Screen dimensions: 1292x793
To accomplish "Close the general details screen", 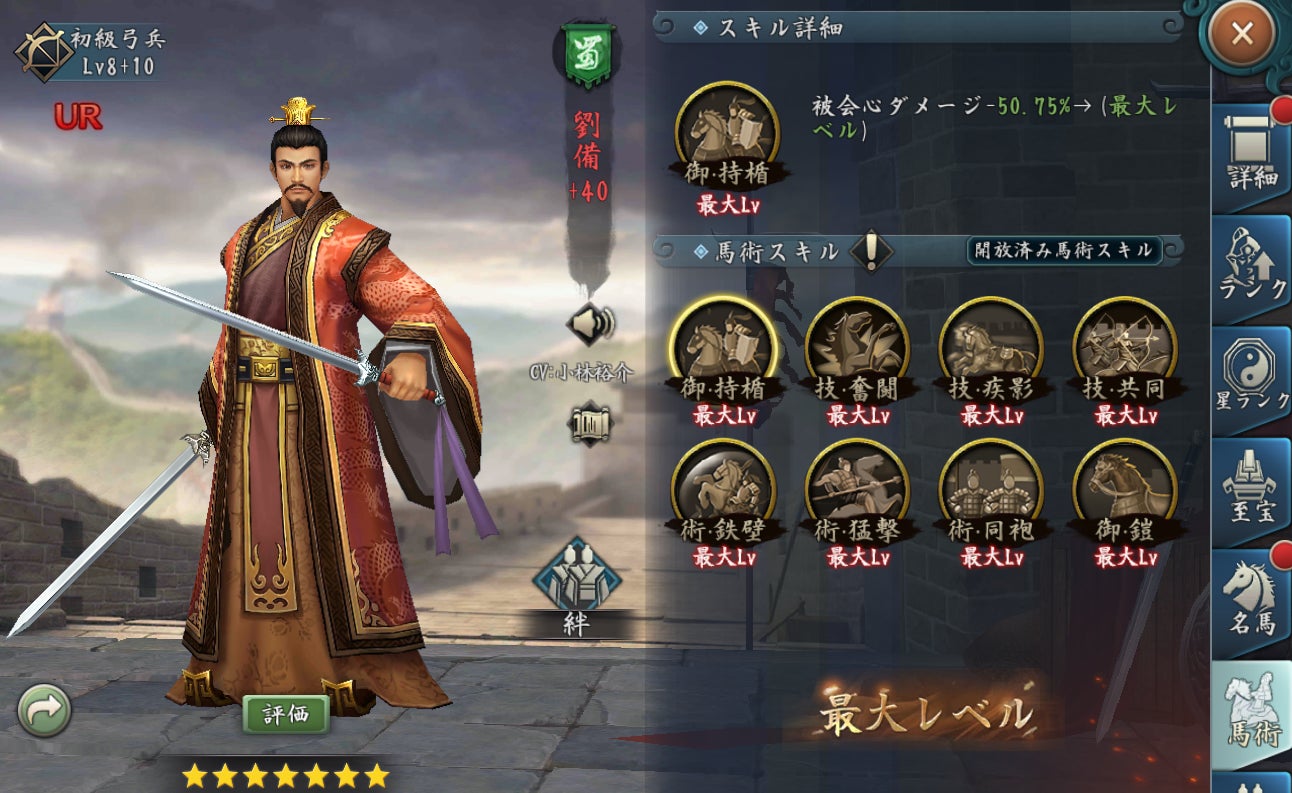I will pyautogui.click(x=1241, y=34).
